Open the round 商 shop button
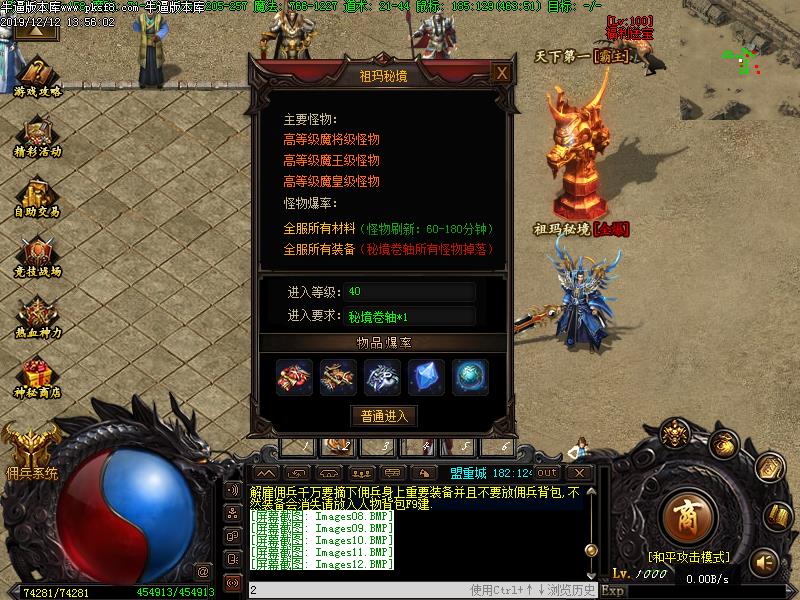Screen dimensions: 800x600 coord(686,516)
